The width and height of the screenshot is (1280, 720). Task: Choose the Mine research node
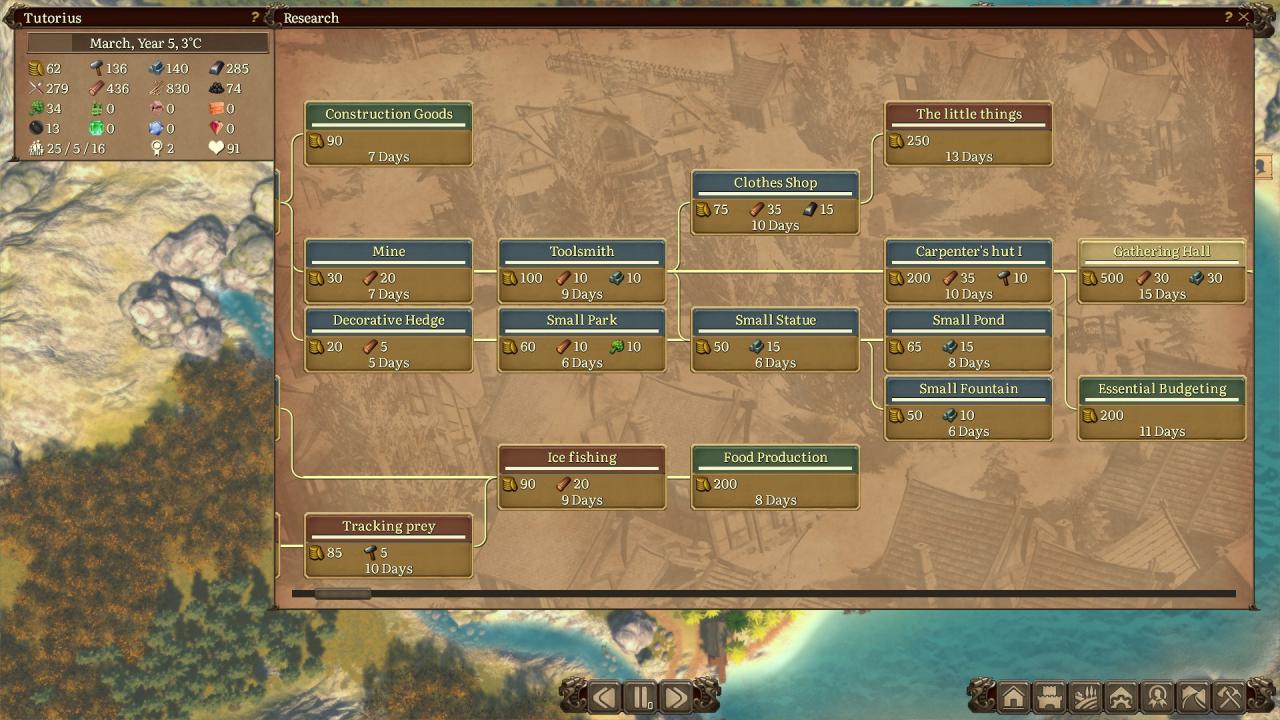coord(388,271)
